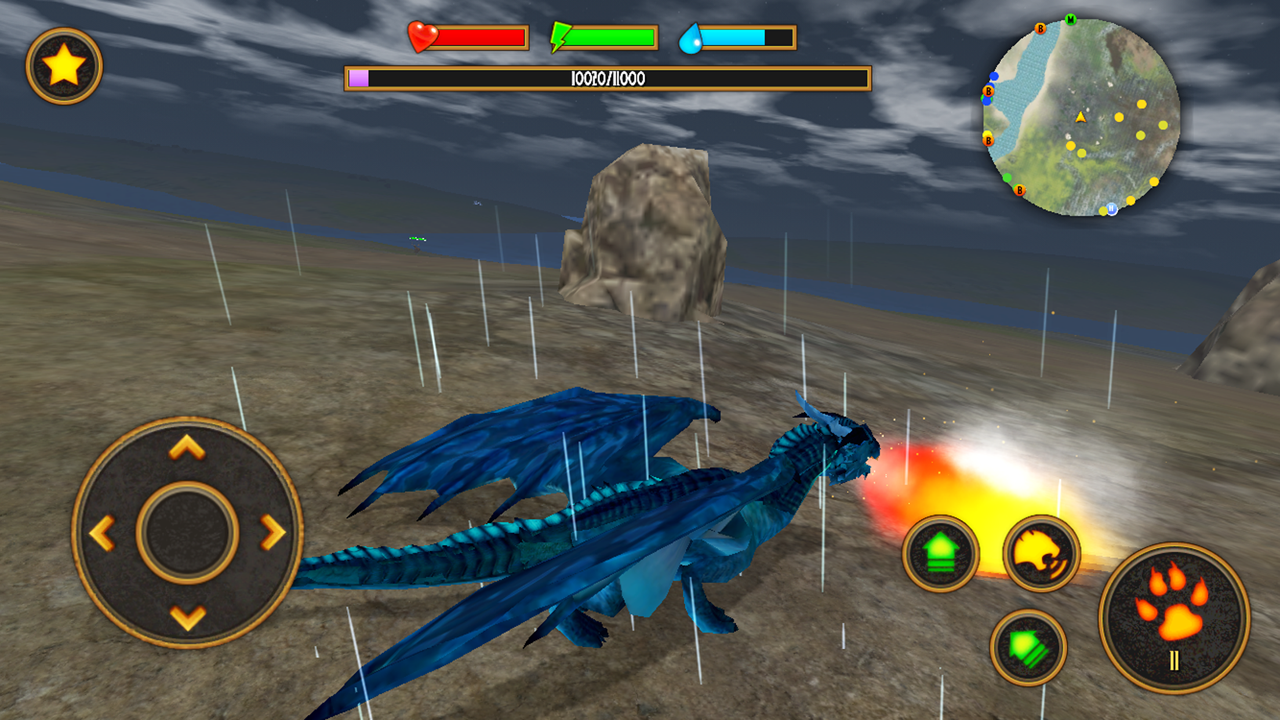Open the circular minimap

click(x=1082, y=116)
